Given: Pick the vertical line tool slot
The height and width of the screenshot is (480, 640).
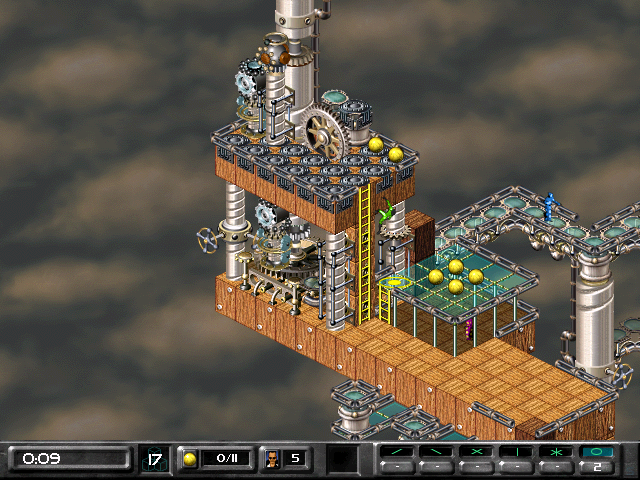Looking at the screenshot, I should coord(516,453).
